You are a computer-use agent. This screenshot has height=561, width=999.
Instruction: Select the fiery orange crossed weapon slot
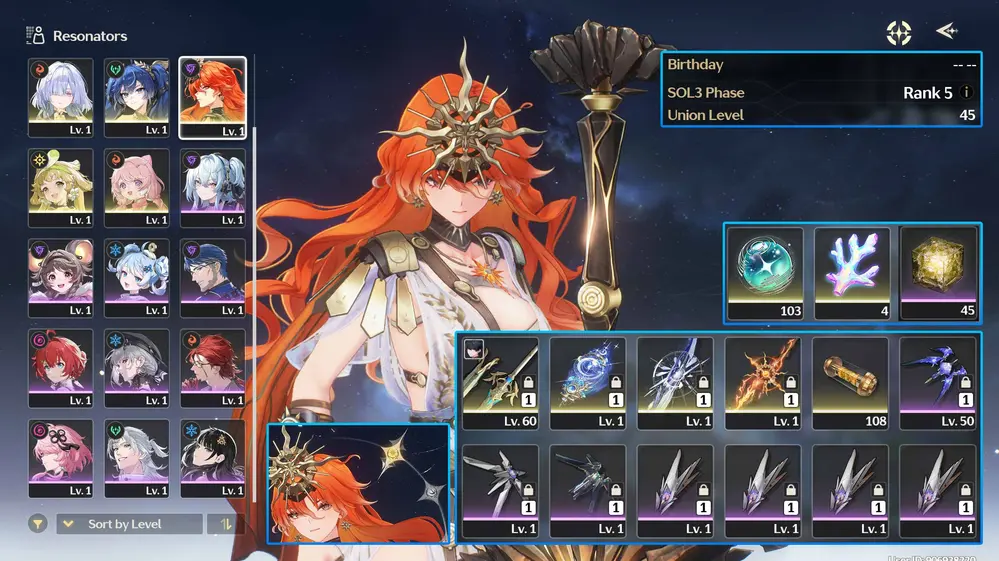(x=763, y=382)
